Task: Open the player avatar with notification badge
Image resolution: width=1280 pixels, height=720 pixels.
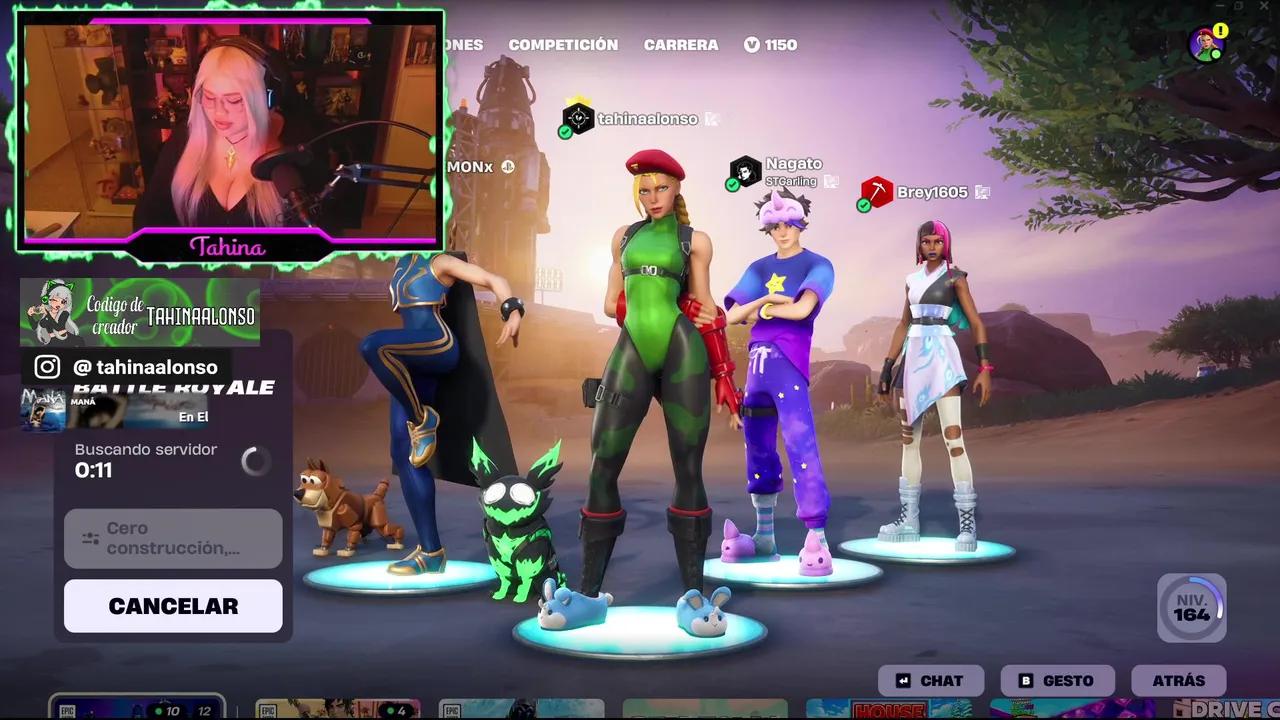Action: 1206,45
